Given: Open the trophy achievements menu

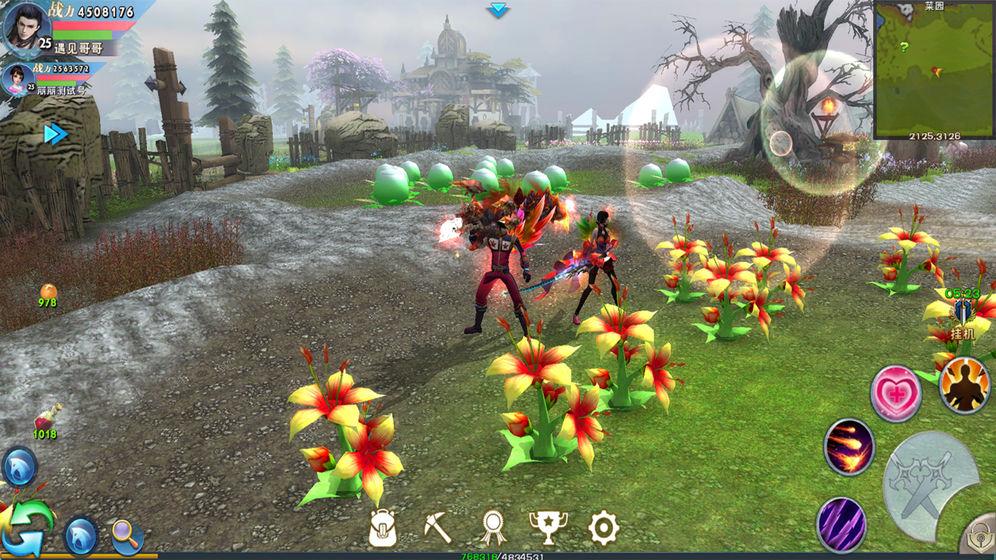Looking at the screenshot, I should [546, 527].
